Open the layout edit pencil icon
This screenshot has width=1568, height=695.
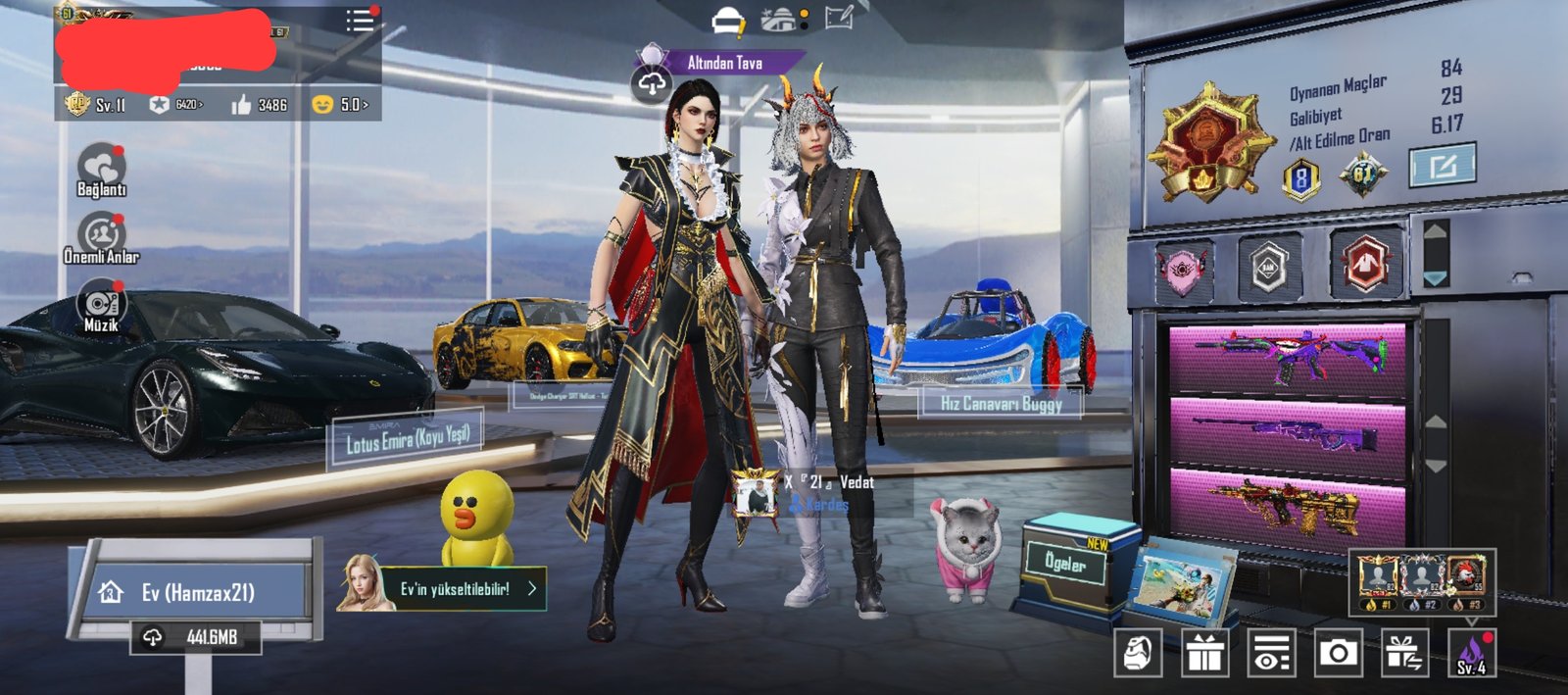click(x=839, y=18)
